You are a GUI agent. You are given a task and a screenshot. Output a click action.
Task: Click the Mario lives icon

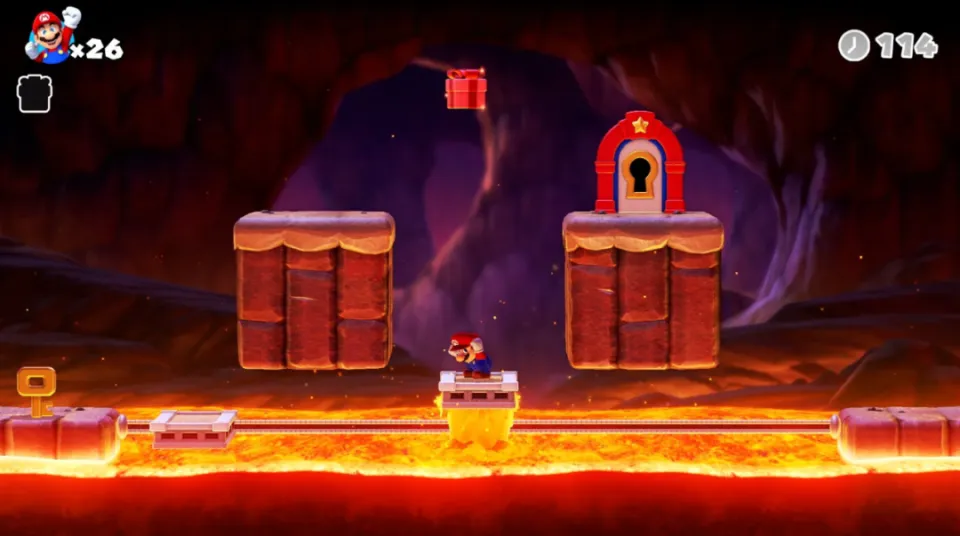click(x=50, y=37)
